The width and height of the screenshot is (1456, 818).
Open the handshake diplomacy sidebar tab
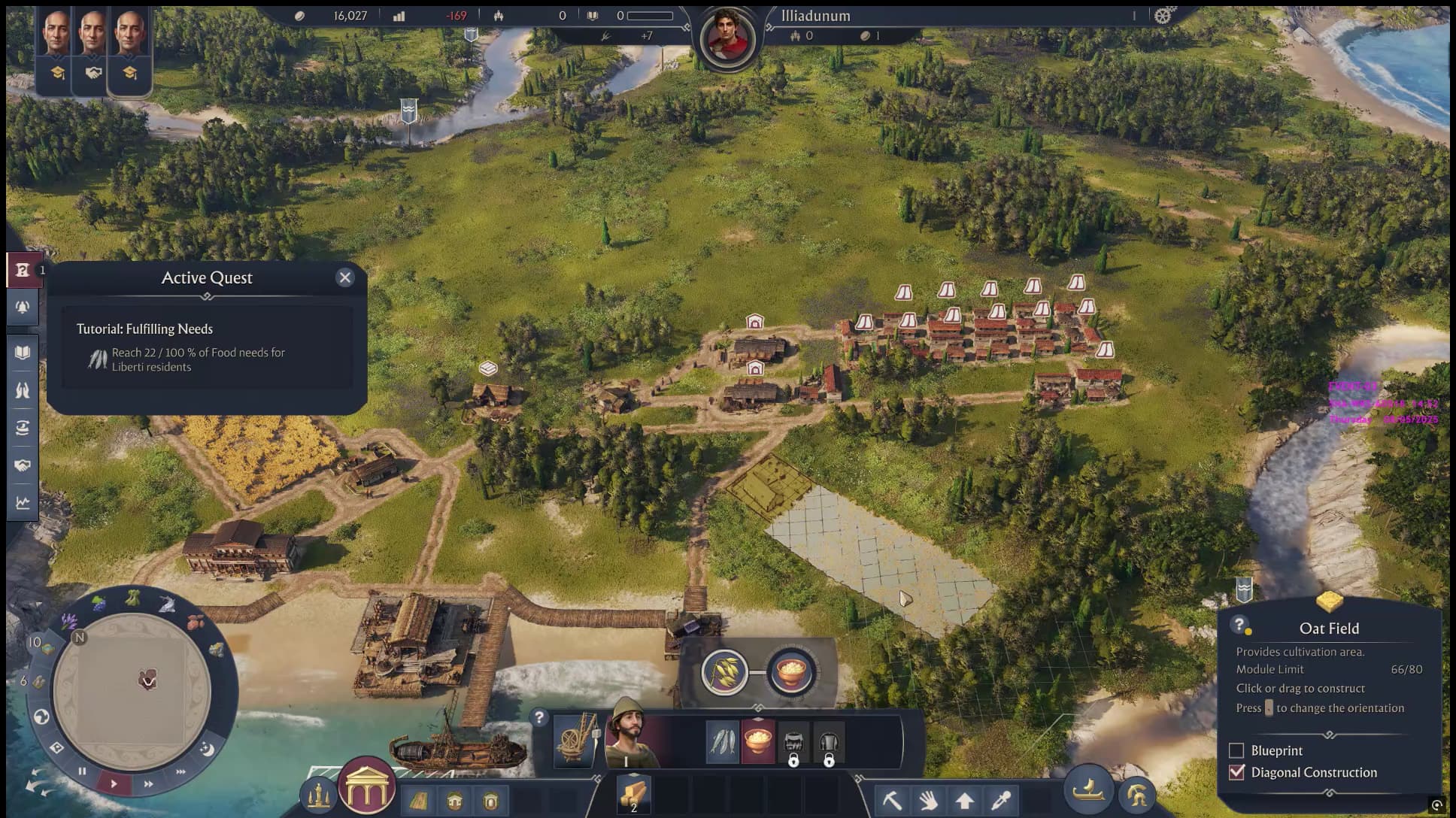[23, 465]
